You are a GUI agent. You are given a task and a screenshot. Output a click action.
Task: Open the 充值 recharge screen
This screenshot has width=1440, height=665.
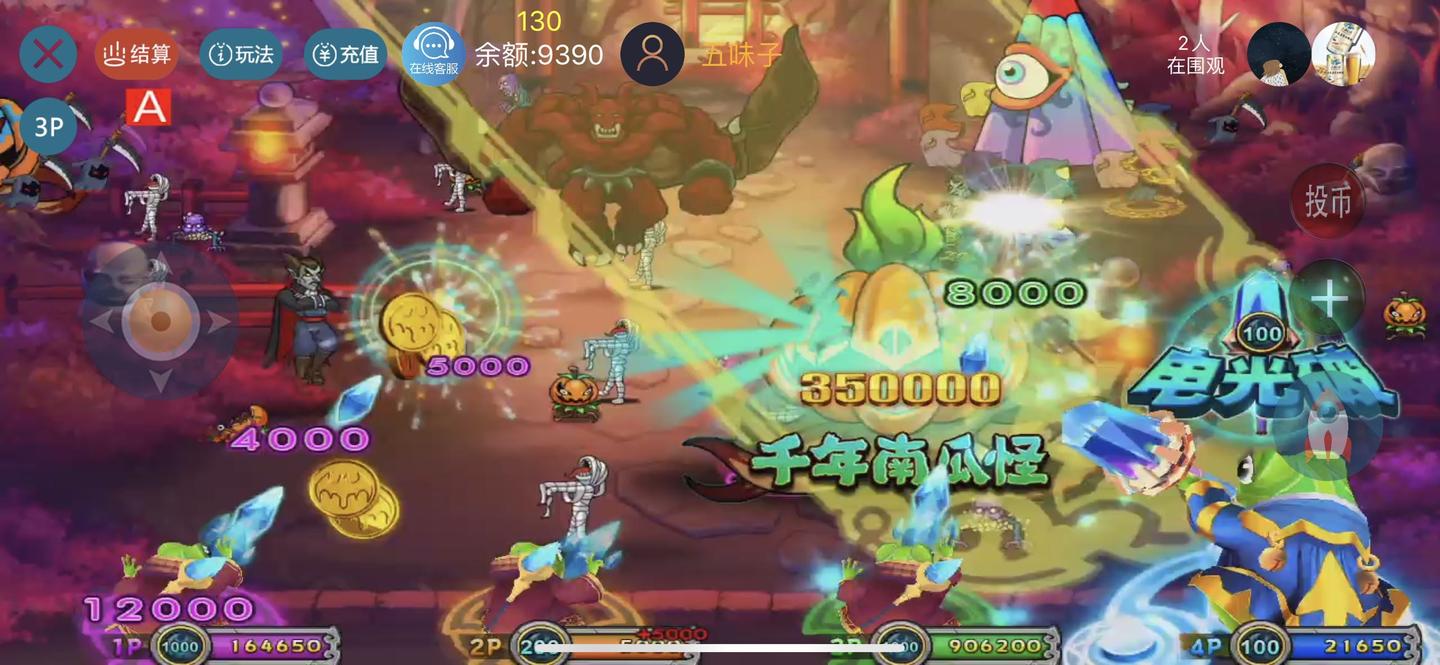point(345,54)
